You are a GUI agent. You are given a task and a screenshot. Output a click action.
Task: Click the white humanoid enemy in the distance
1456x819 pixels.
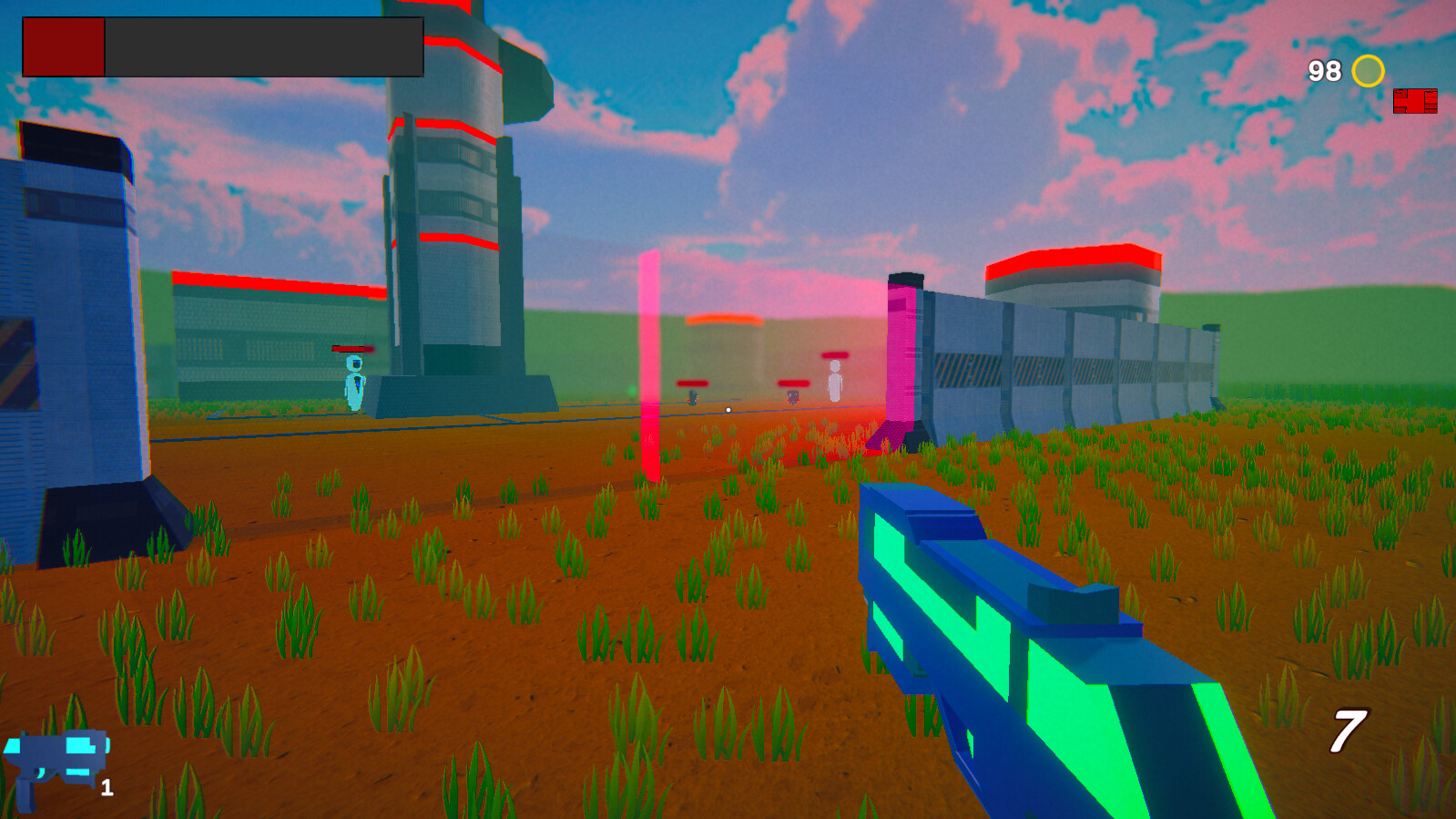point(833,383)
